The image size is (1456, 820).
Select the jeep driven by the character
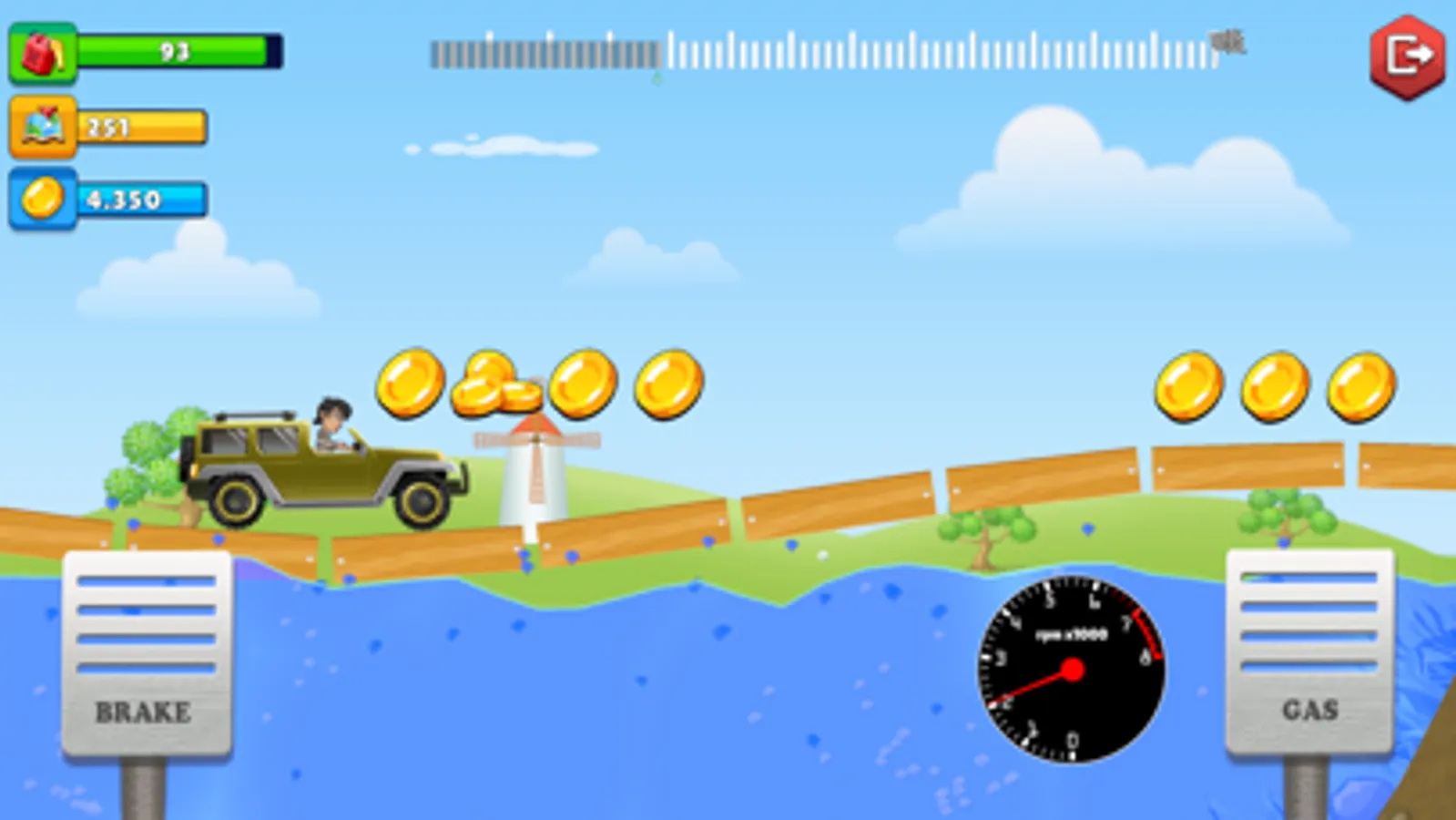pyautogui.click(x=319, y=465)
